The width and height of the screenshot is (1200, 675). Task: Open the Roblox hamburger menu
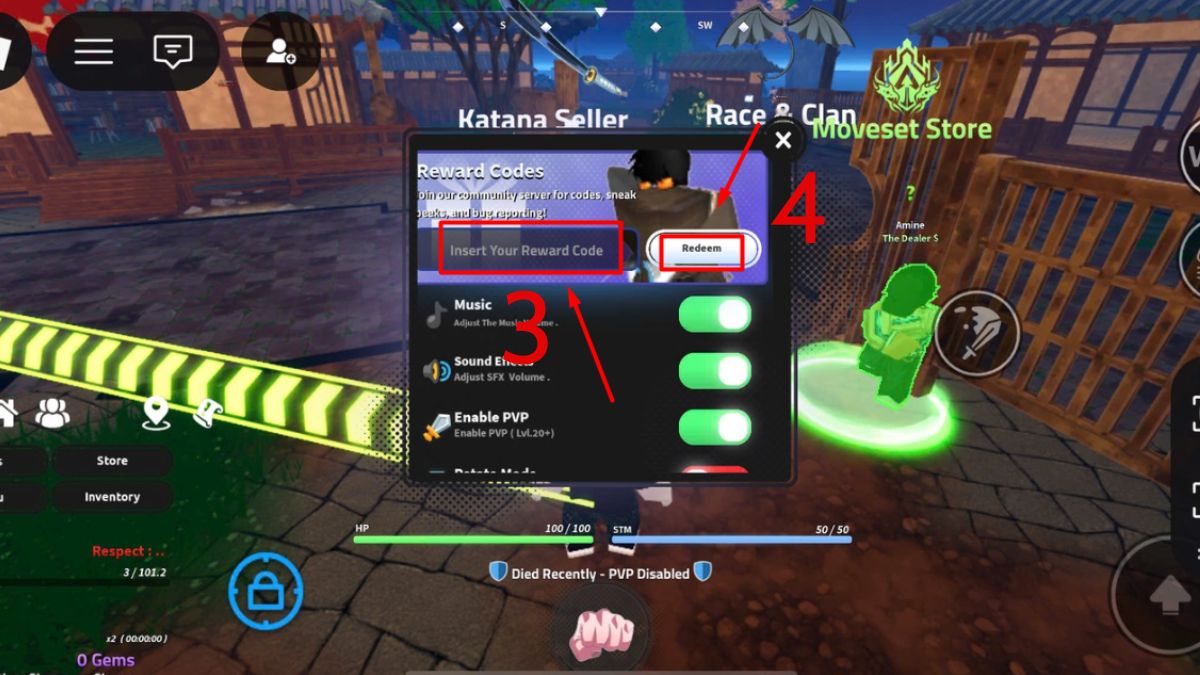coord(93,51)
